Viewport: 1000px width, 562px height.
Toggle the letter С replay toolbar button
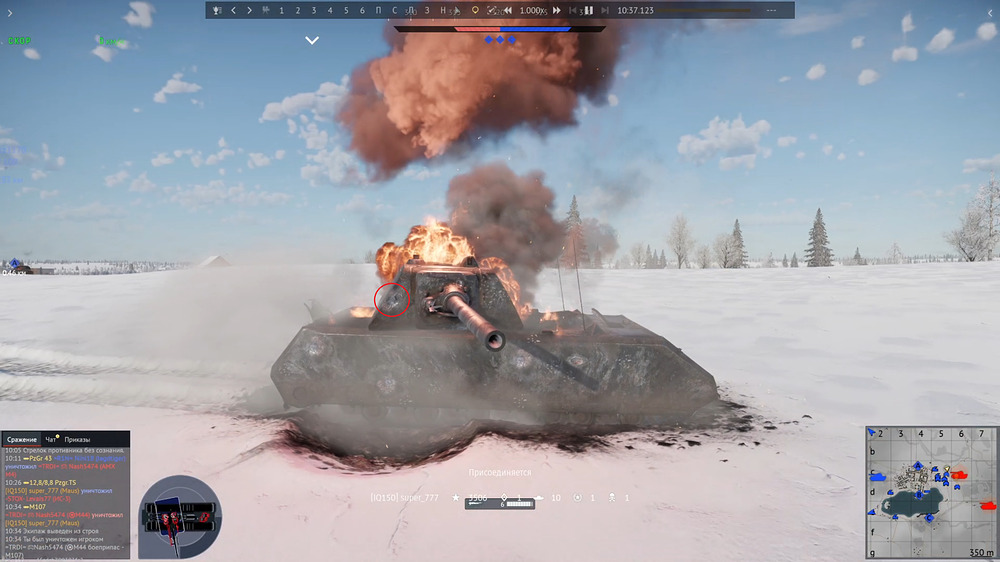coord(394,10)
